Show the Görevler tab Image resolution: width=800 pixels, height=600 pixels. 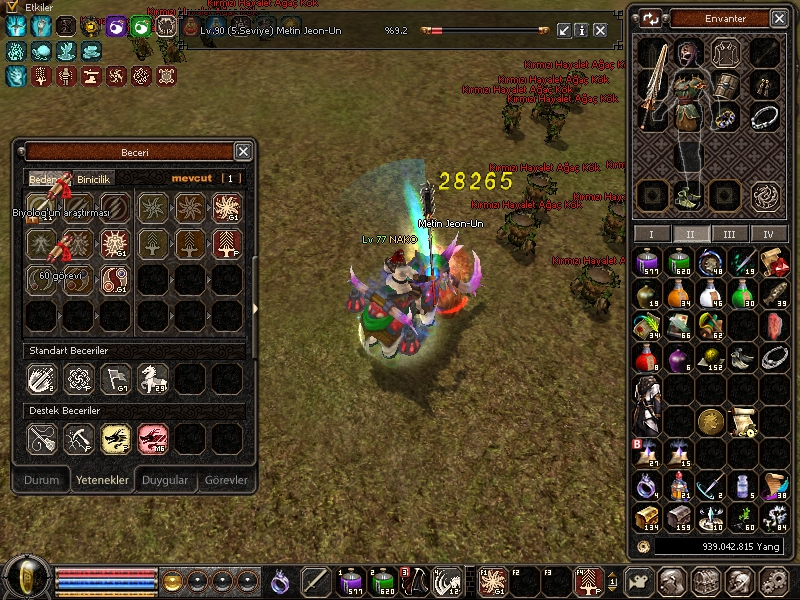(226, 480)
